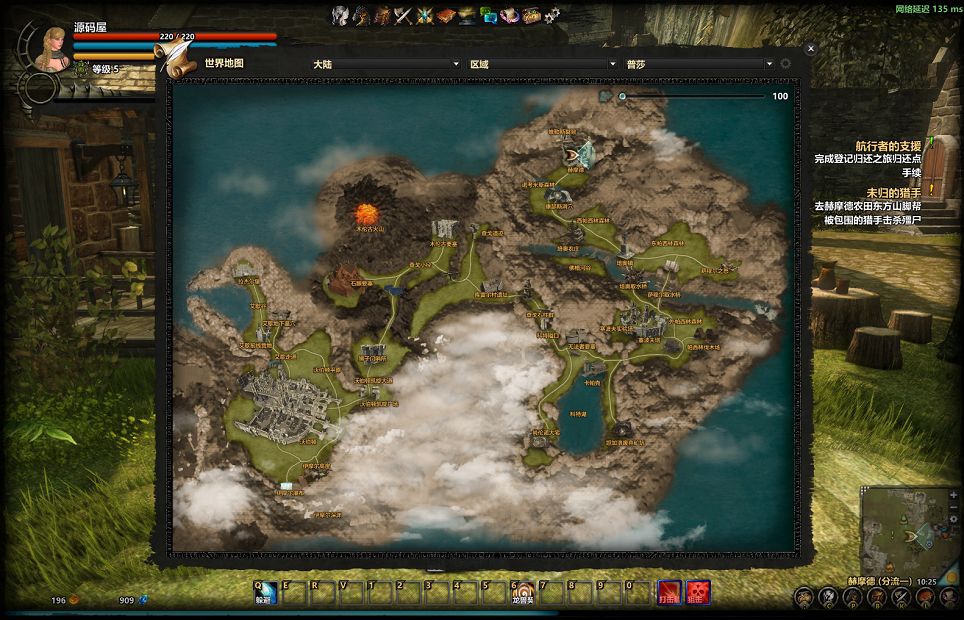
Task: Open the 区域 region dropdown
Action: click(543, 64)
